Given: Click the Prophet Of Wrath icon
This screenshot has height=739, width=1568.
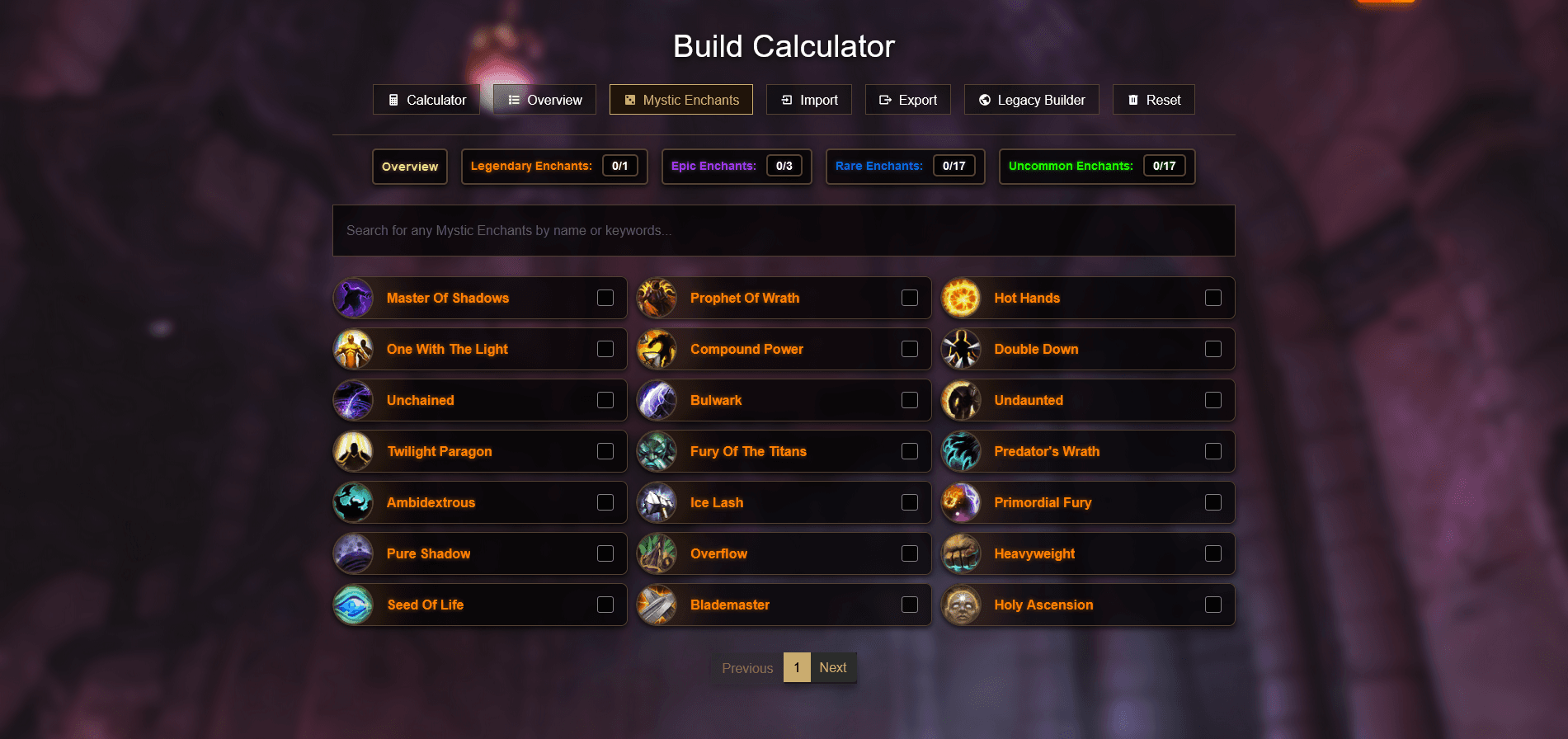Looking at the screenshot, I should [657, 298].
